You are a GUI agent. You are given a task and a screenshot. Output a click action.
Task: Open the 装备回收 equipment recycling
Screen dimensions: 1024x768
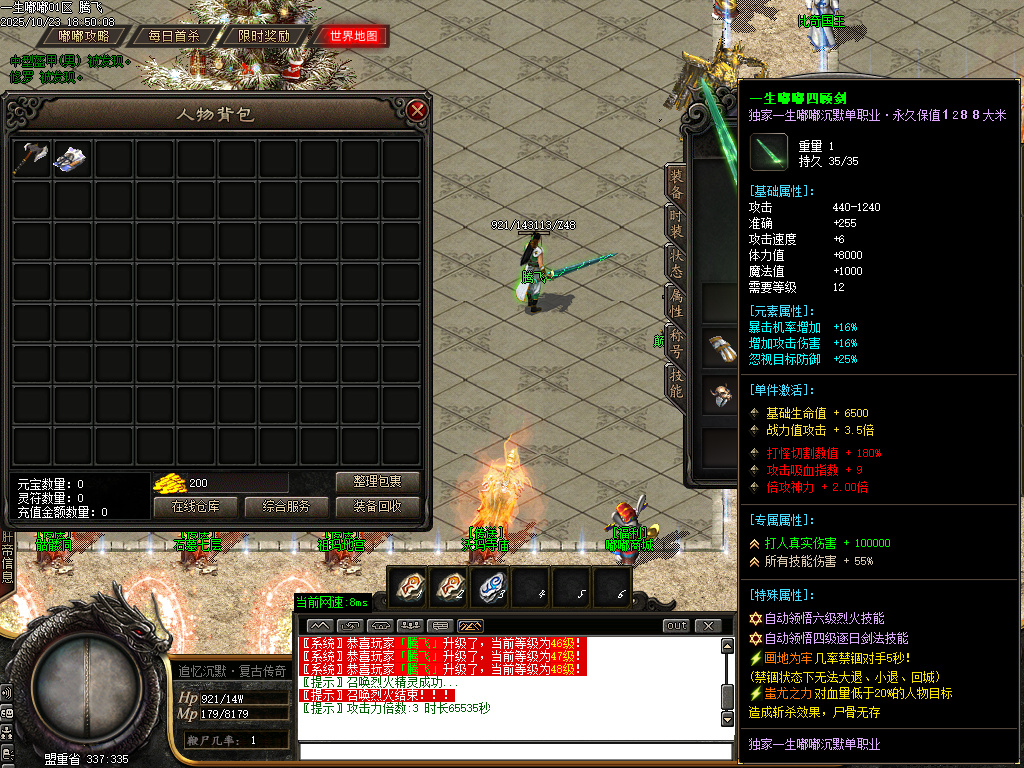click(x=377, y=507)
